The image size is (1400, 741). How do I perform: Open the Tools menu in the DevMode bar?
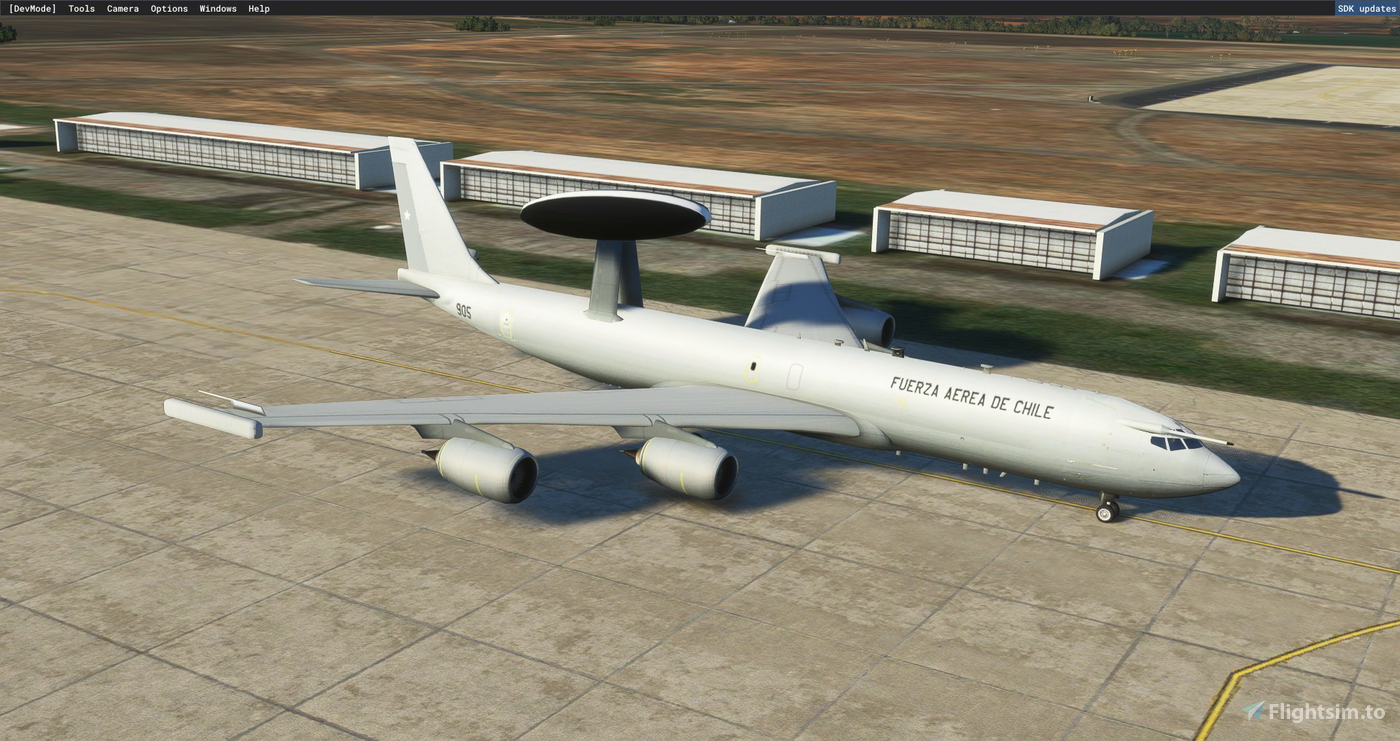coord(80,8)
